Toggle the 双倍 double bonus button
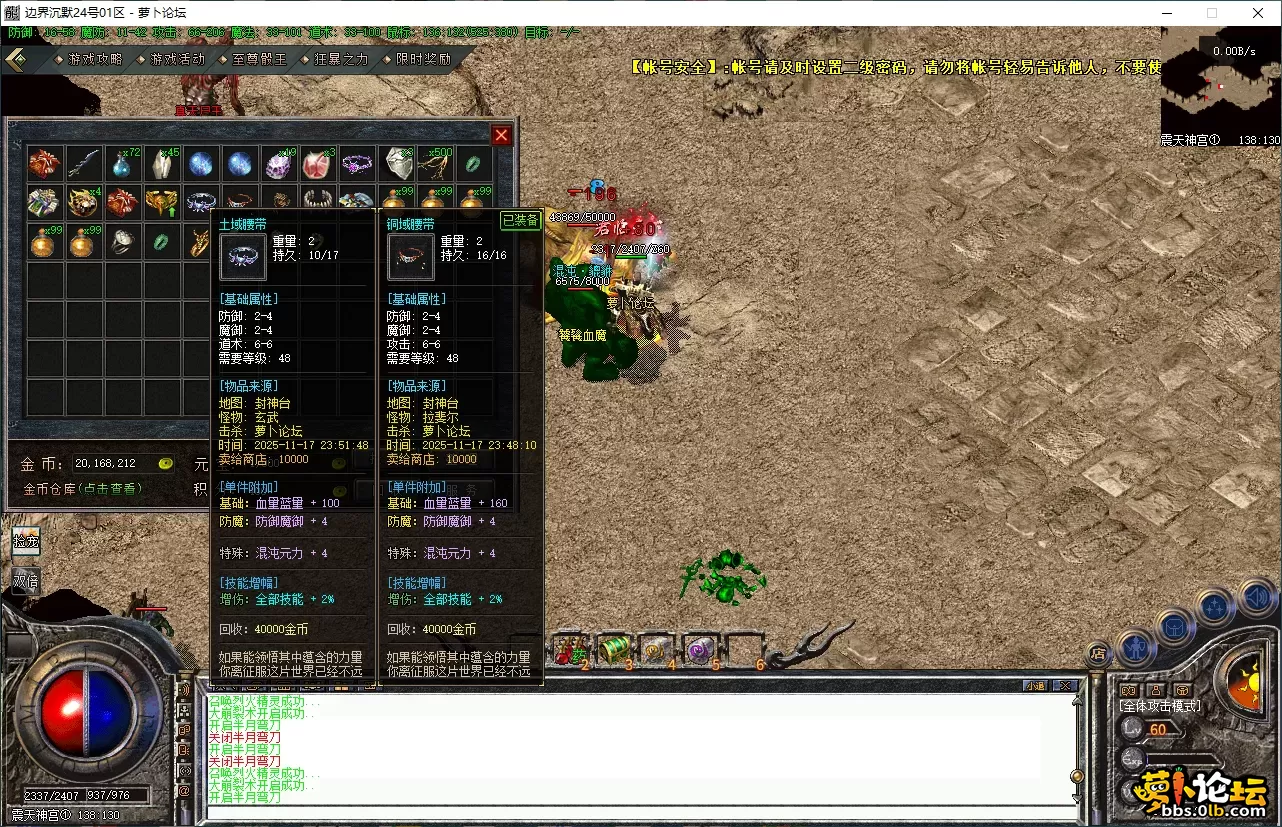This screenshot has height=827, width=1282. coord(26,581)
